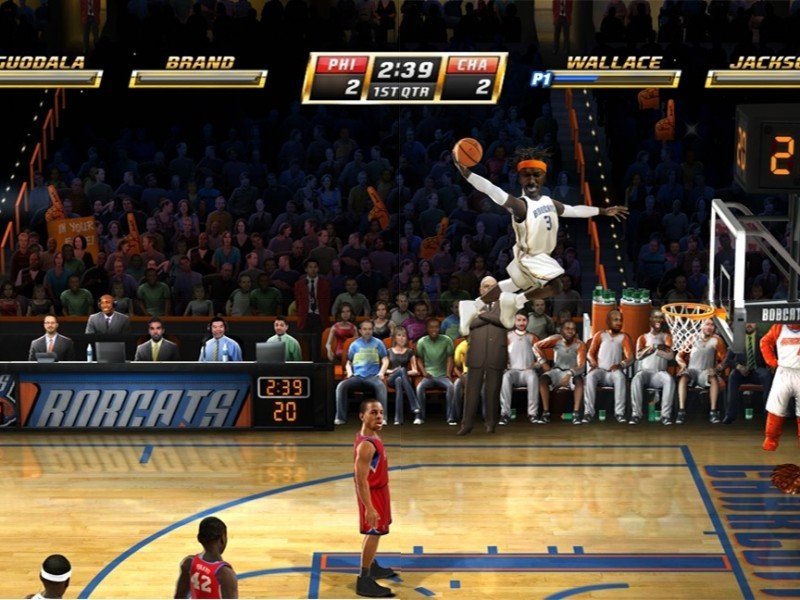Click the P1 controller indicator
This screenshot has width=800, height=600.
pos(541,78)
